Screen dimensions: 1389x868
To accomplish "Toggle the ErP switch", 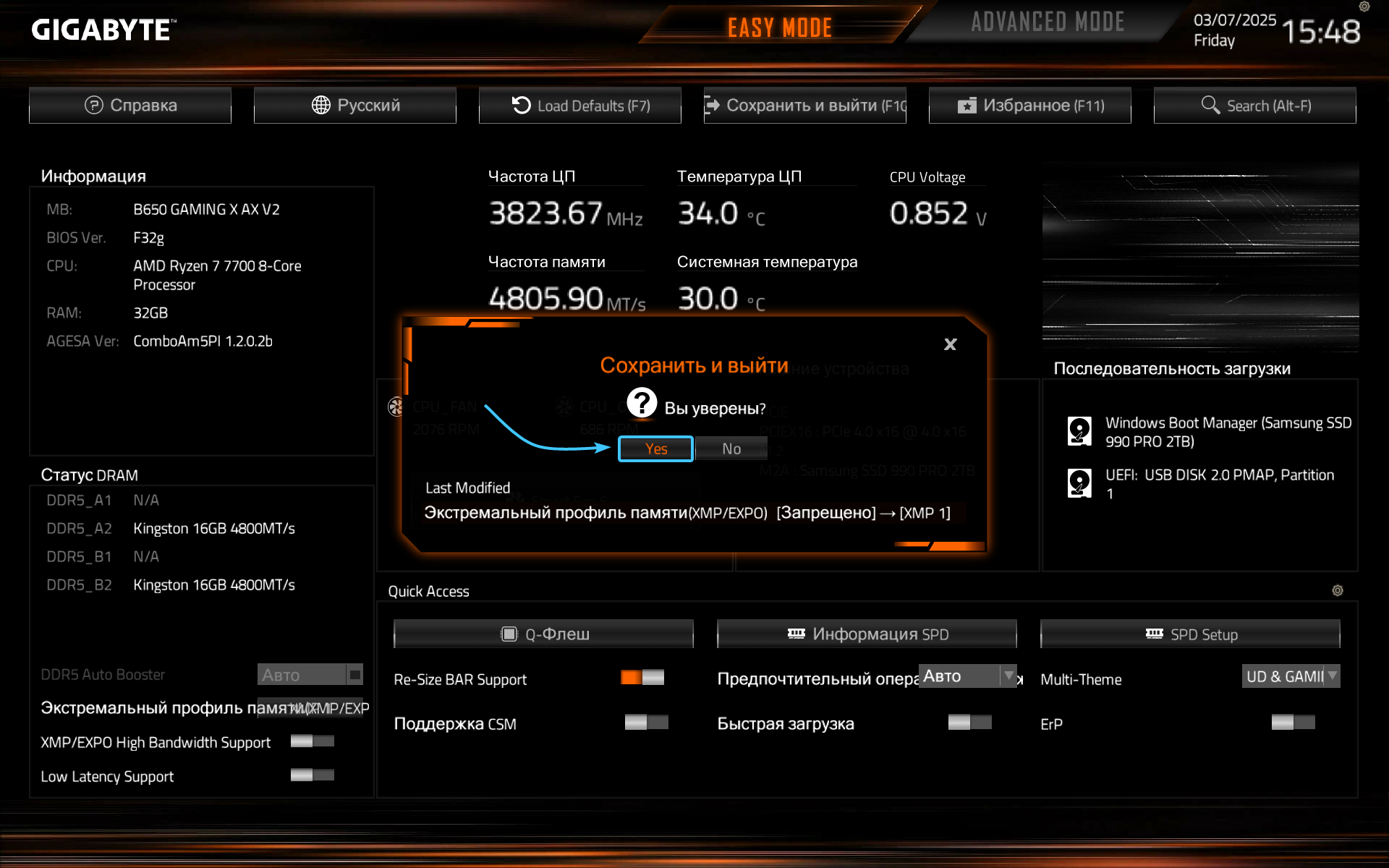I will click(1293, 723).
